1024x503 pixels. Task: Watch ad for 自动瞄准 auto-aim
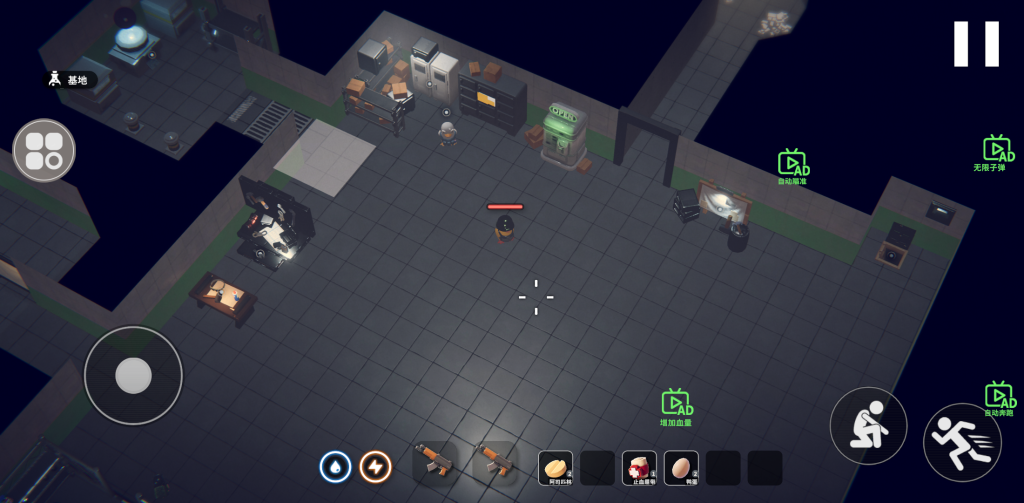click(793, 165)
